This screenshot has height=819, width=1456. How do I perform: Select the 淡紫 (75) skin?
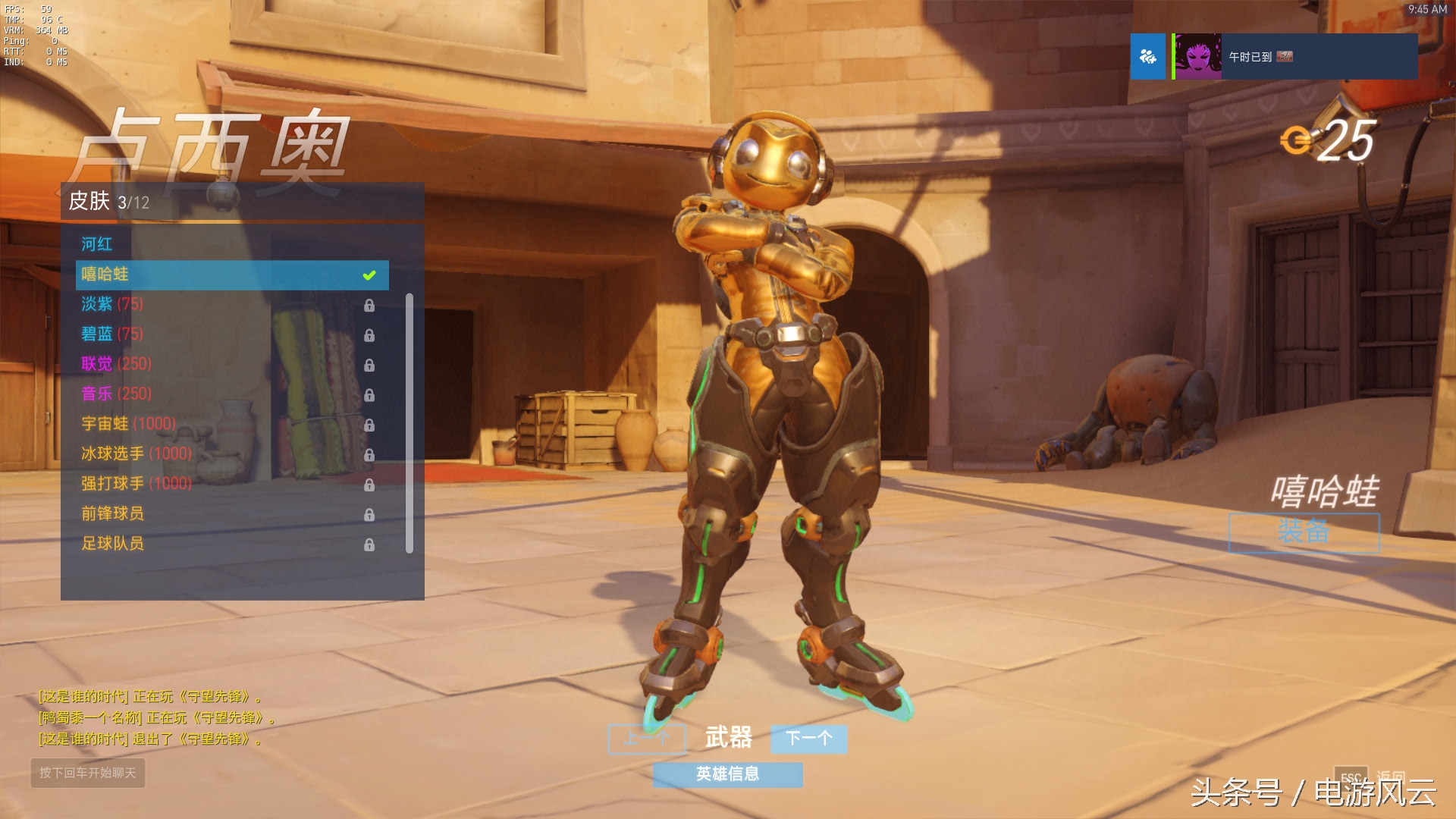112,304
